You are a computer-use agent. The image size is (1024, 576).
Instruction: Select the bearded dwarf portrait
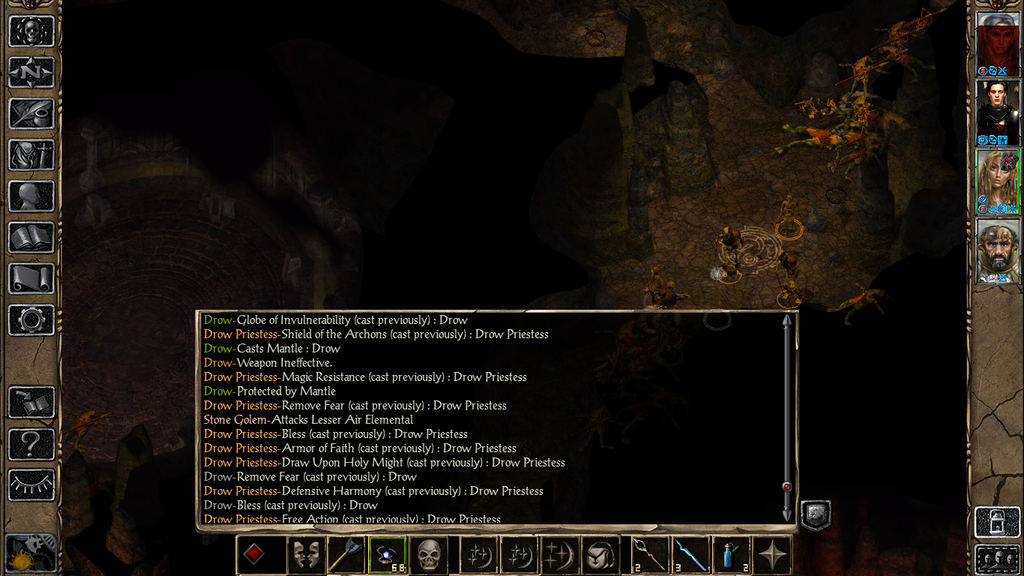point(997,248)
